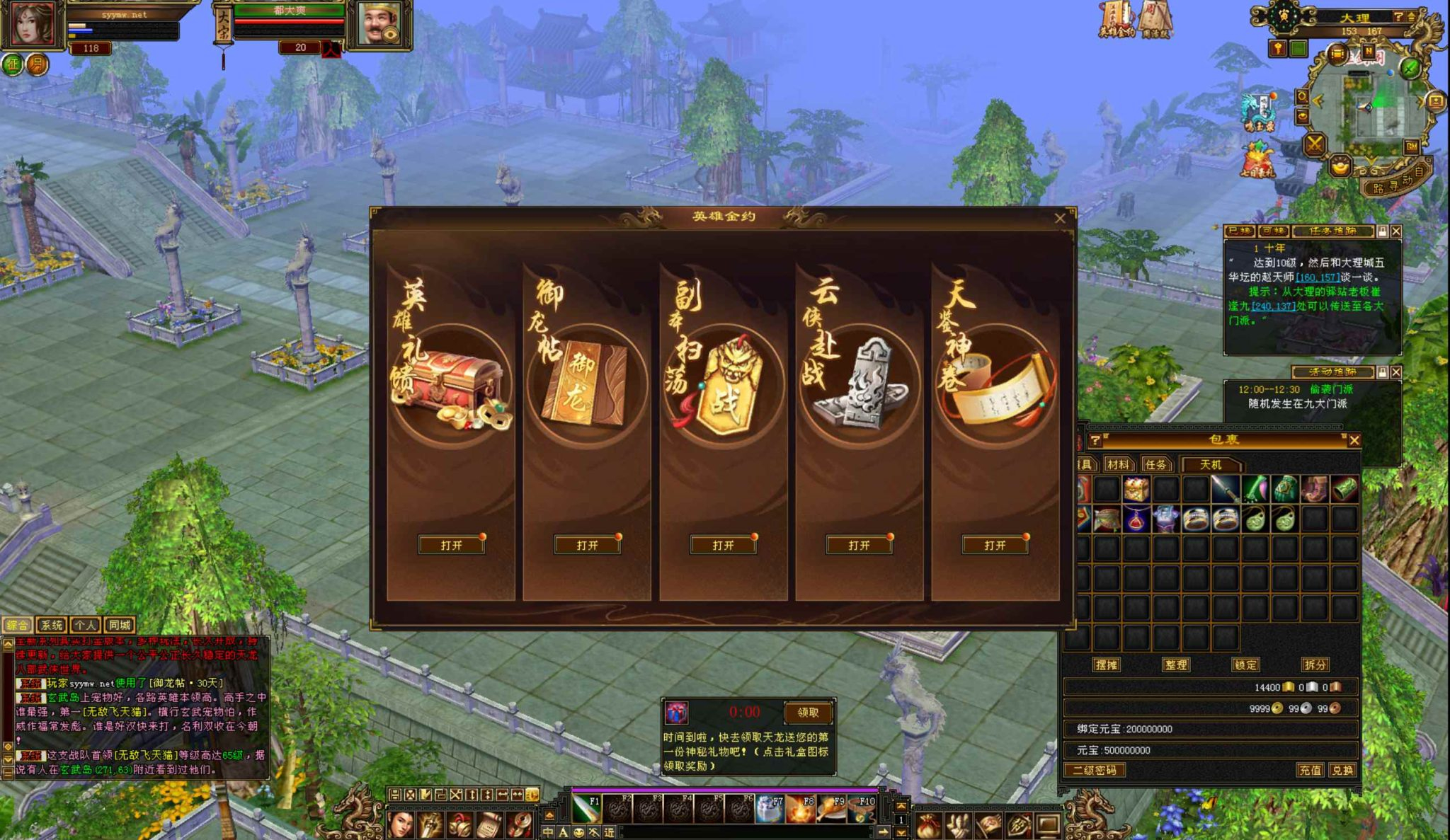Sort the bag with 整理
The image size is (1450, 840).
pyautogui.click(x=1176, y=665)
